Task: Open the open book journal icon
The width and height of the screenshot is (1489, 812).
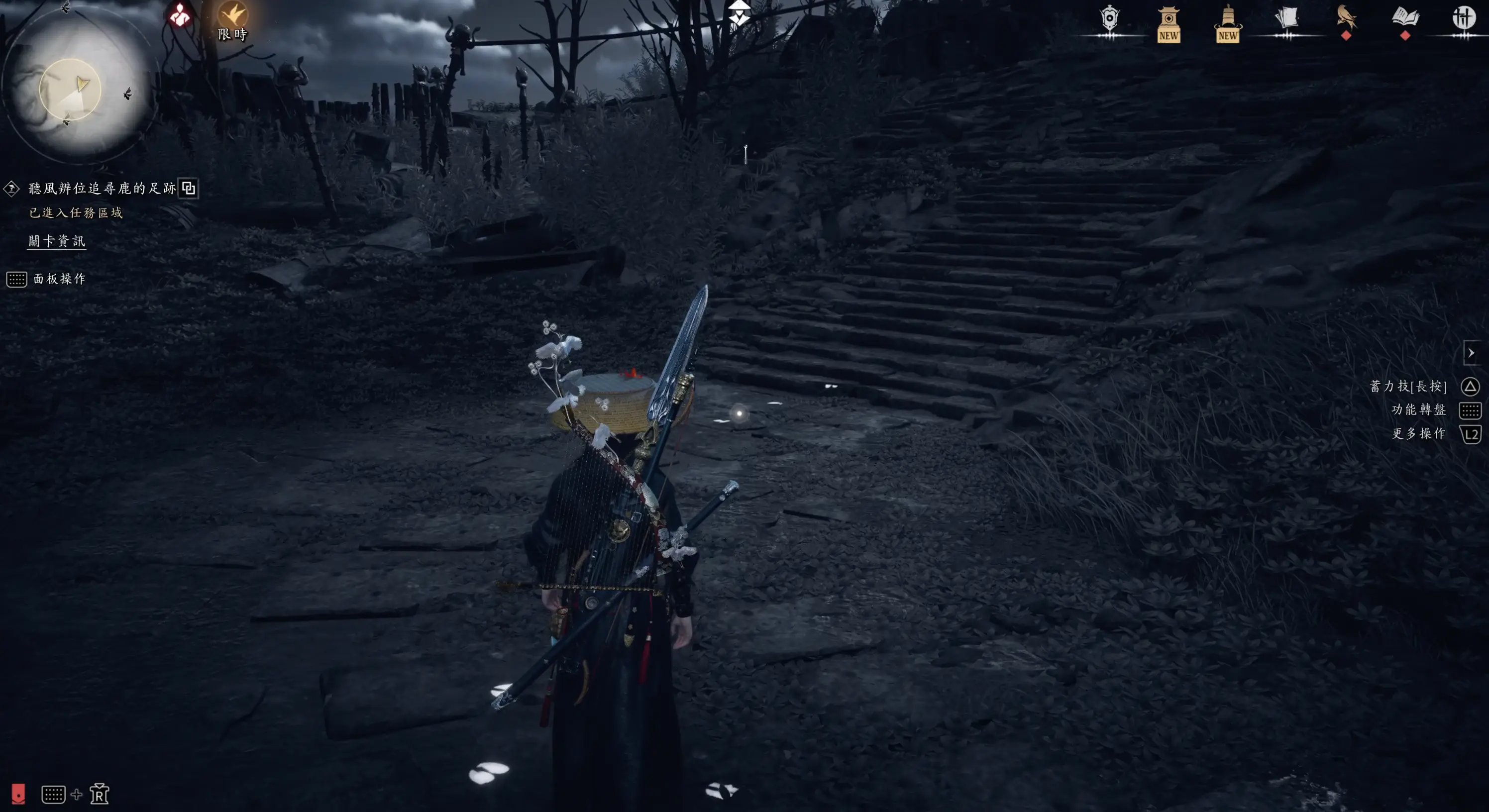Action: tap(1405, 18)
